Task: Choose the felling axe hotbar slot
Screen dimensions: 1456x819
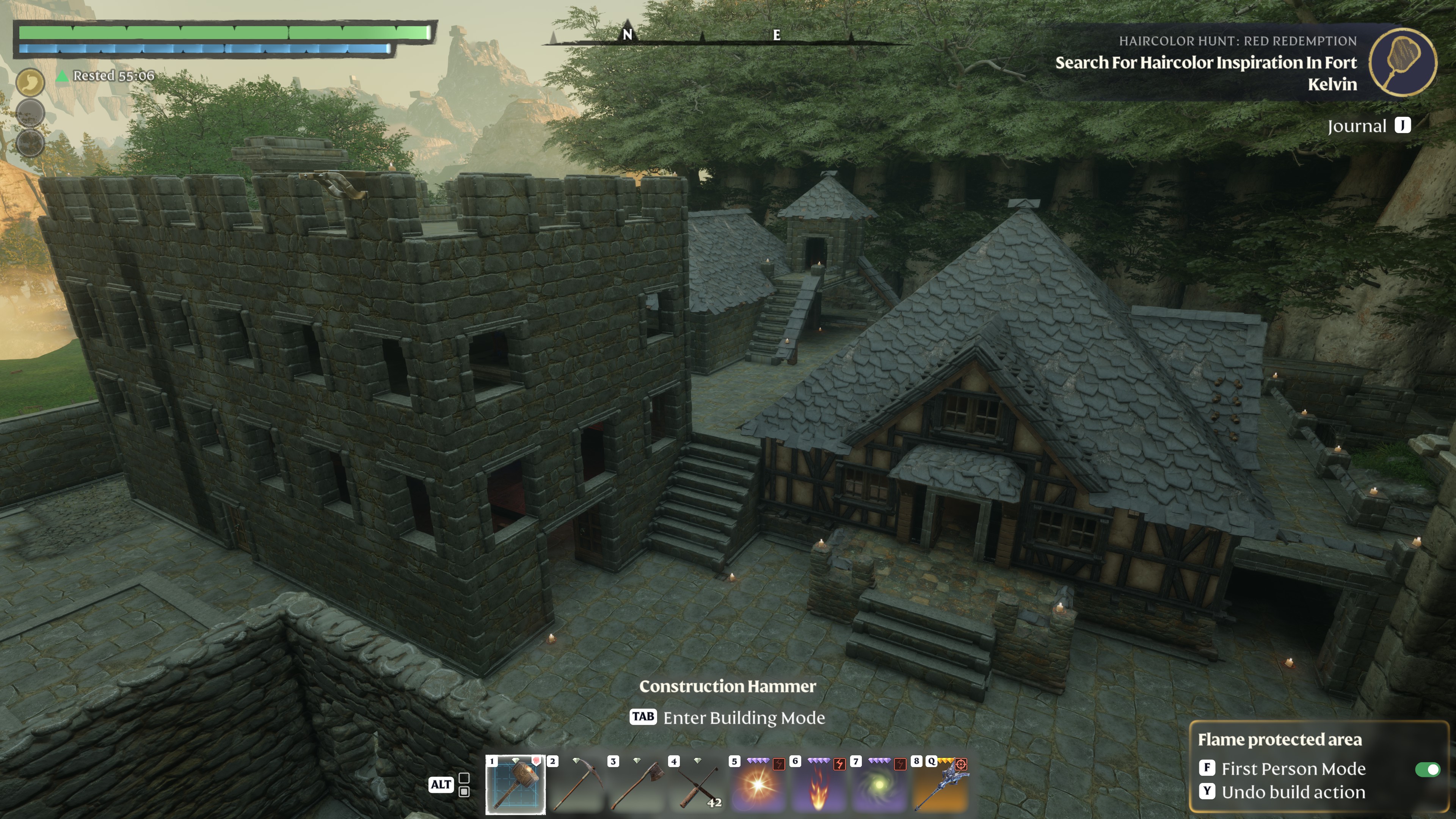Action: click(x=637, y=785)
